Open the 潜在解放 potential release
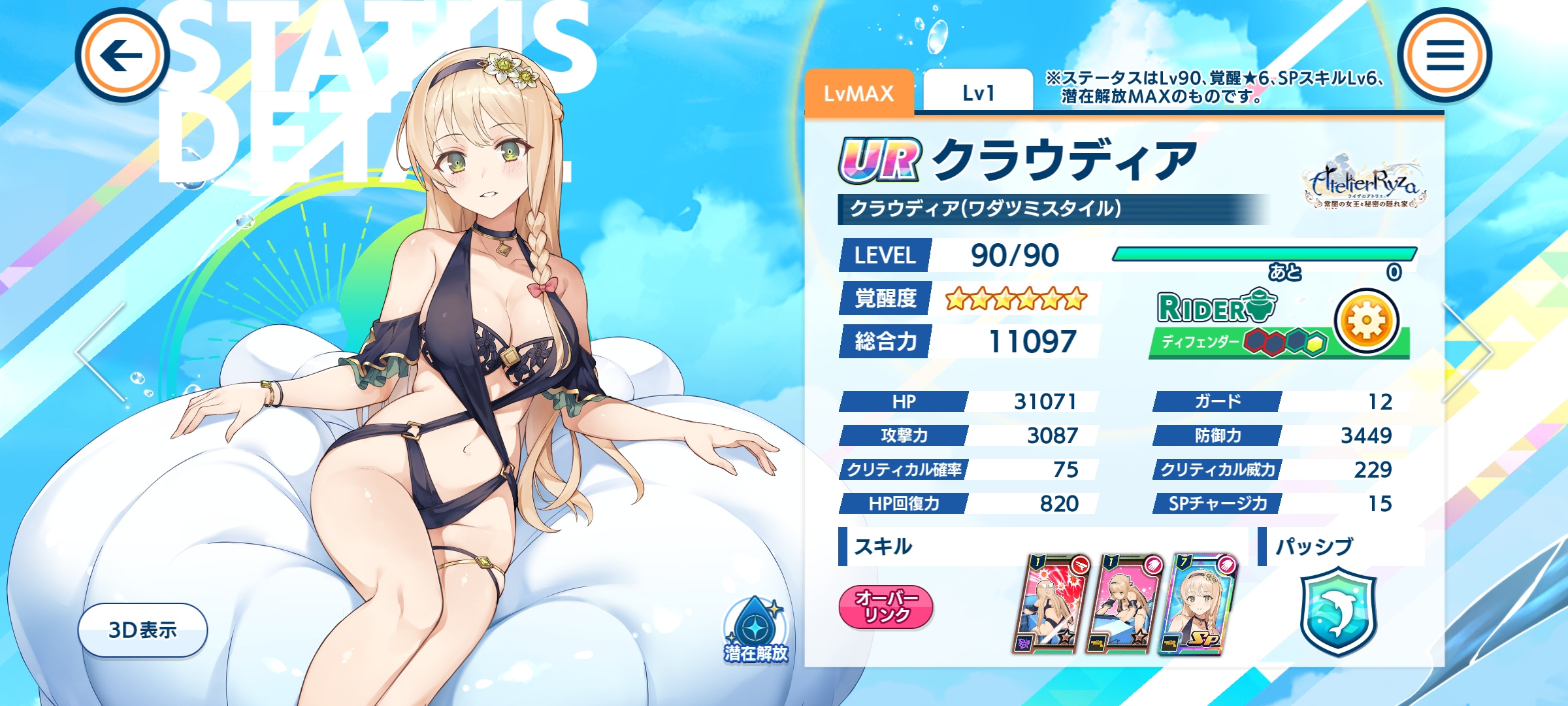Screen dimensions: 1568x706 point(756,631)
